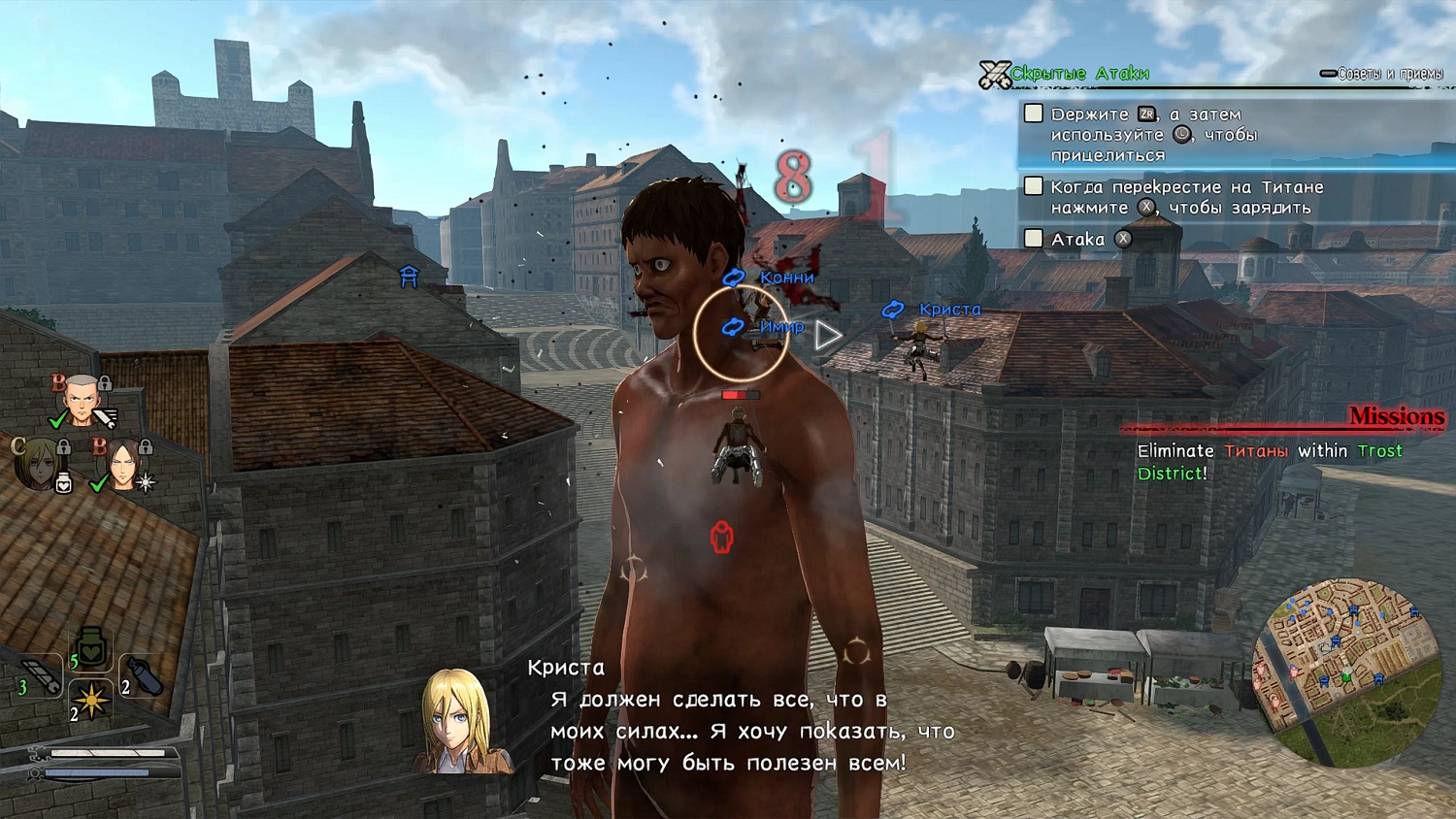The image size is (1456, 819).
Task: Click the Titan's red health bar
Action: coord(740,394)
